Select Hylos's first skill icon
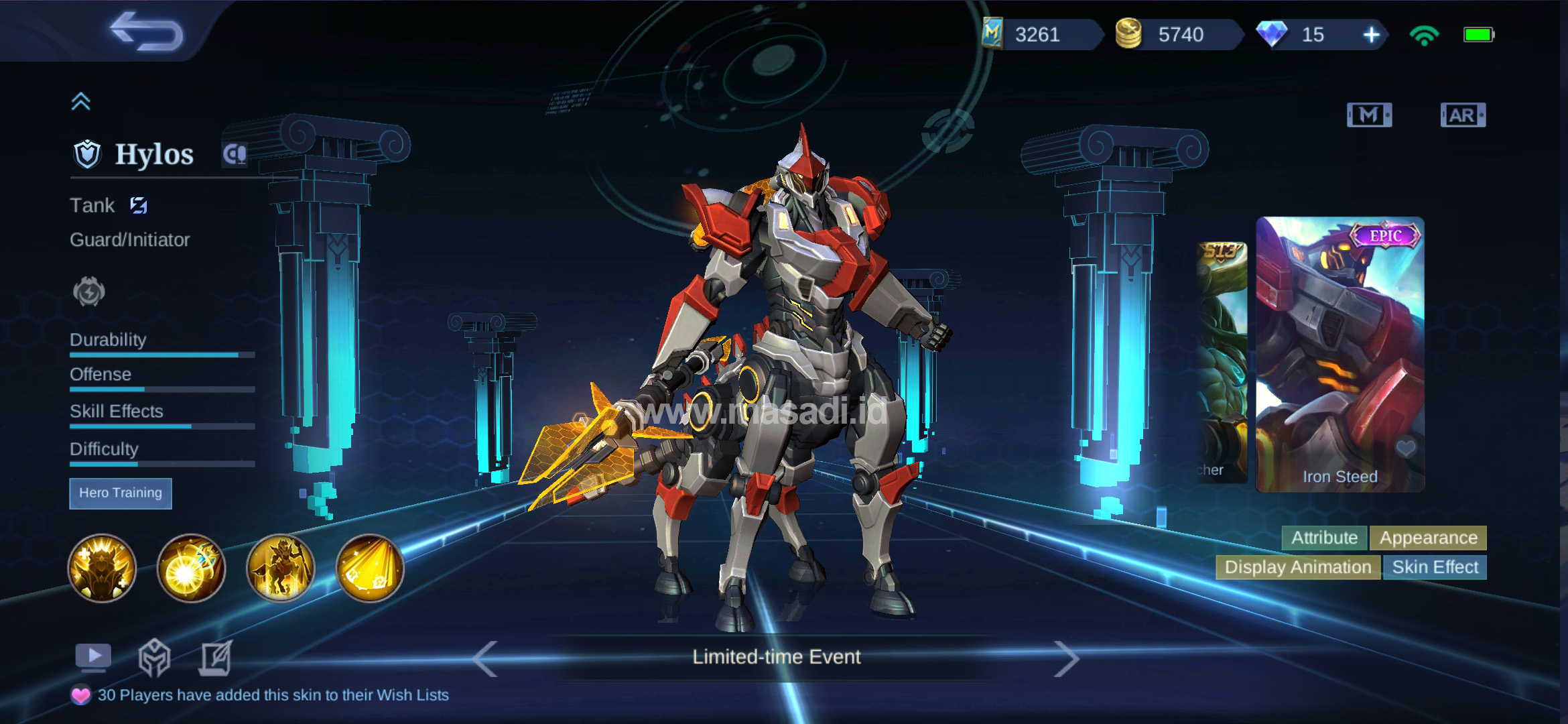This screenshot has height=724, width=1568. point(102,568)
